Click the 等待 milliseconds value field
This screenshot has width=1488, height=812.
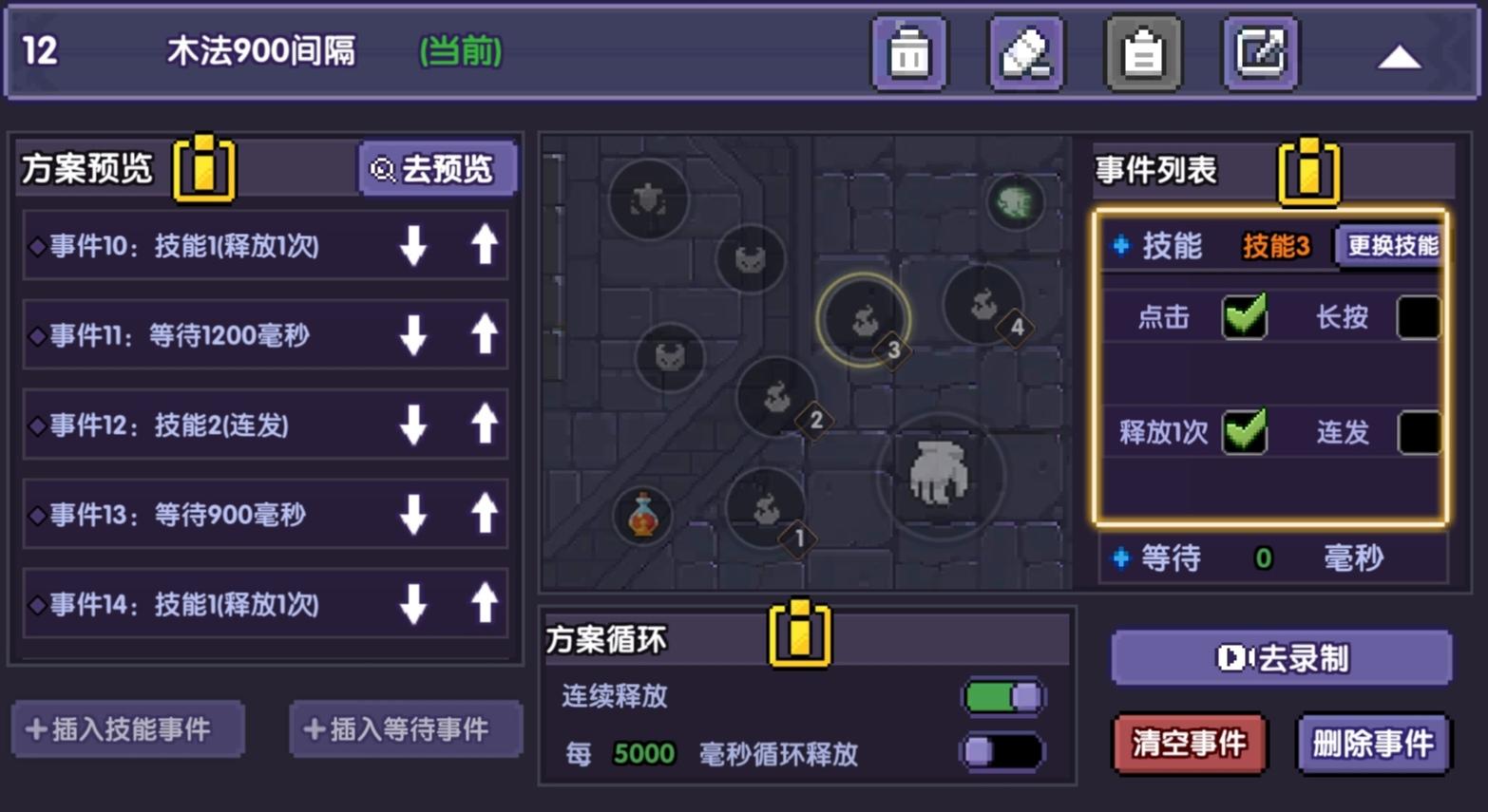1262,558
